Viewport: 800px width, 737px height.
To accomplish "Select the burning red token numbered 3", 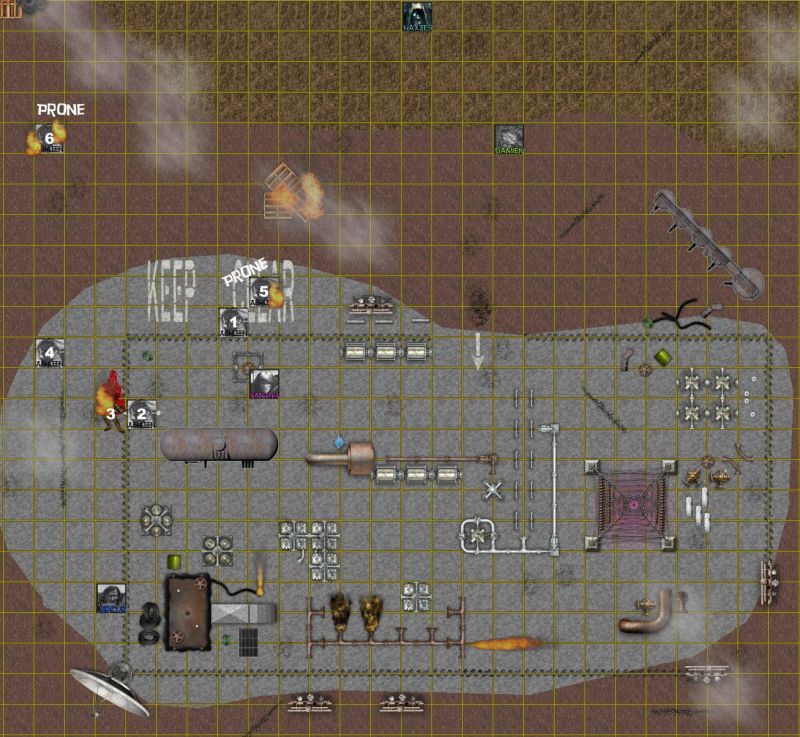I will tap(112, 400).
